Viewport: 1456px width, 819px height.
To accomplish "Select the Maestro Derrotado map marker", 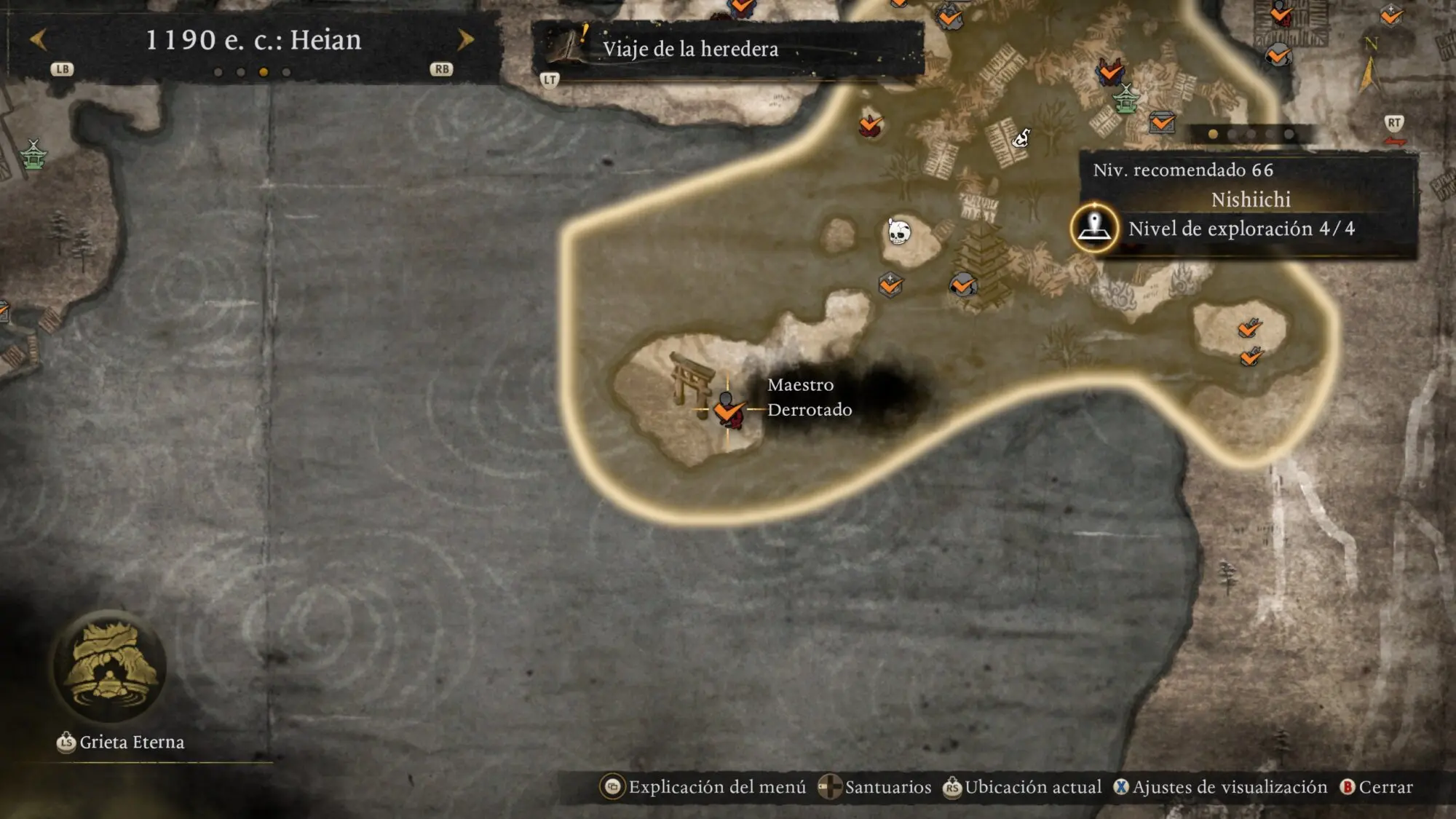I will [727, 410].
